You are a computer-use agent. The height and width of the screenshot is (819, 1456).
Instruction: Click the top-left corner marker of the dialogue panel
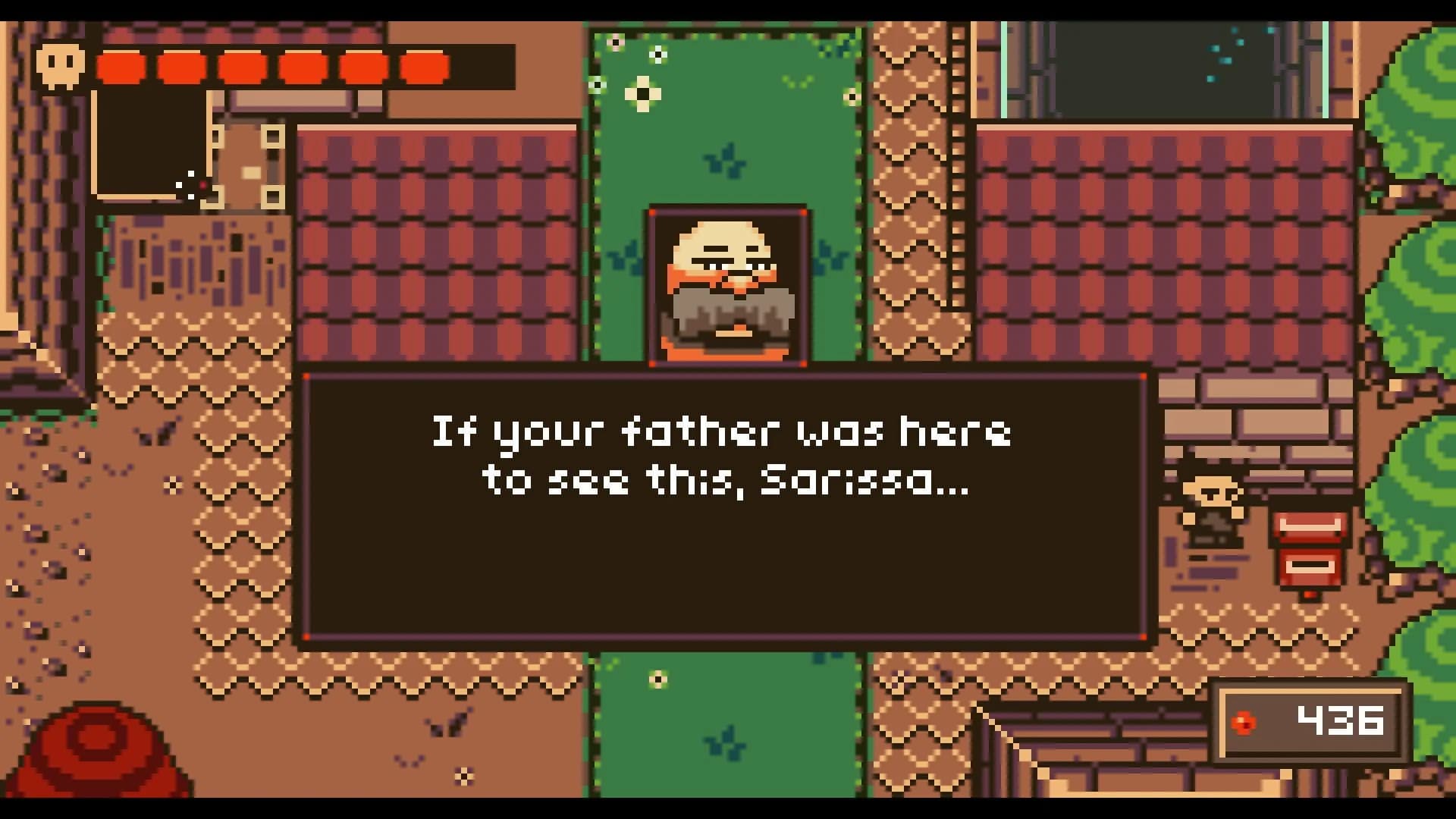tap(306, 377)
